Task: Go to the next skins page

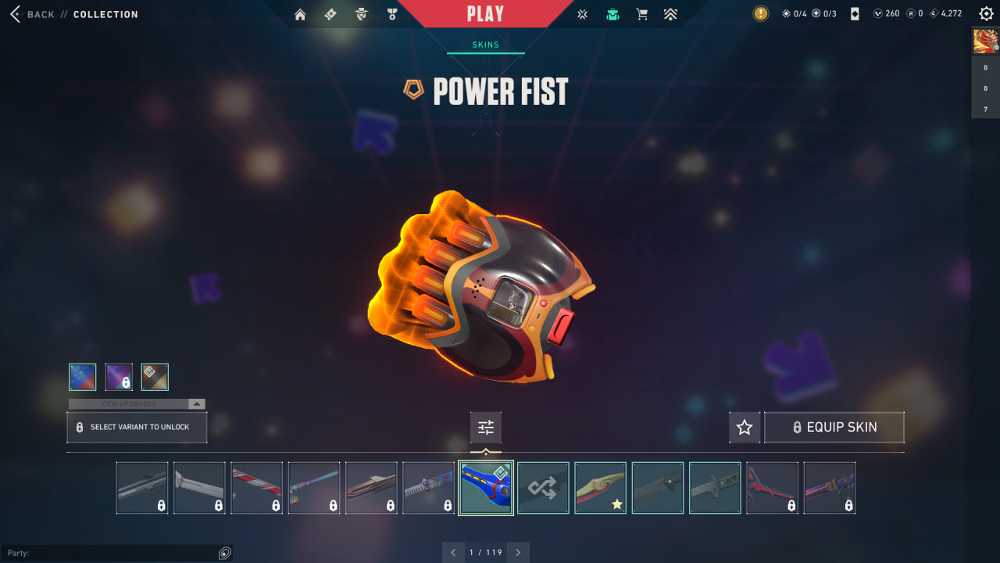Action: pyautogui.click(x=518, y=552)
